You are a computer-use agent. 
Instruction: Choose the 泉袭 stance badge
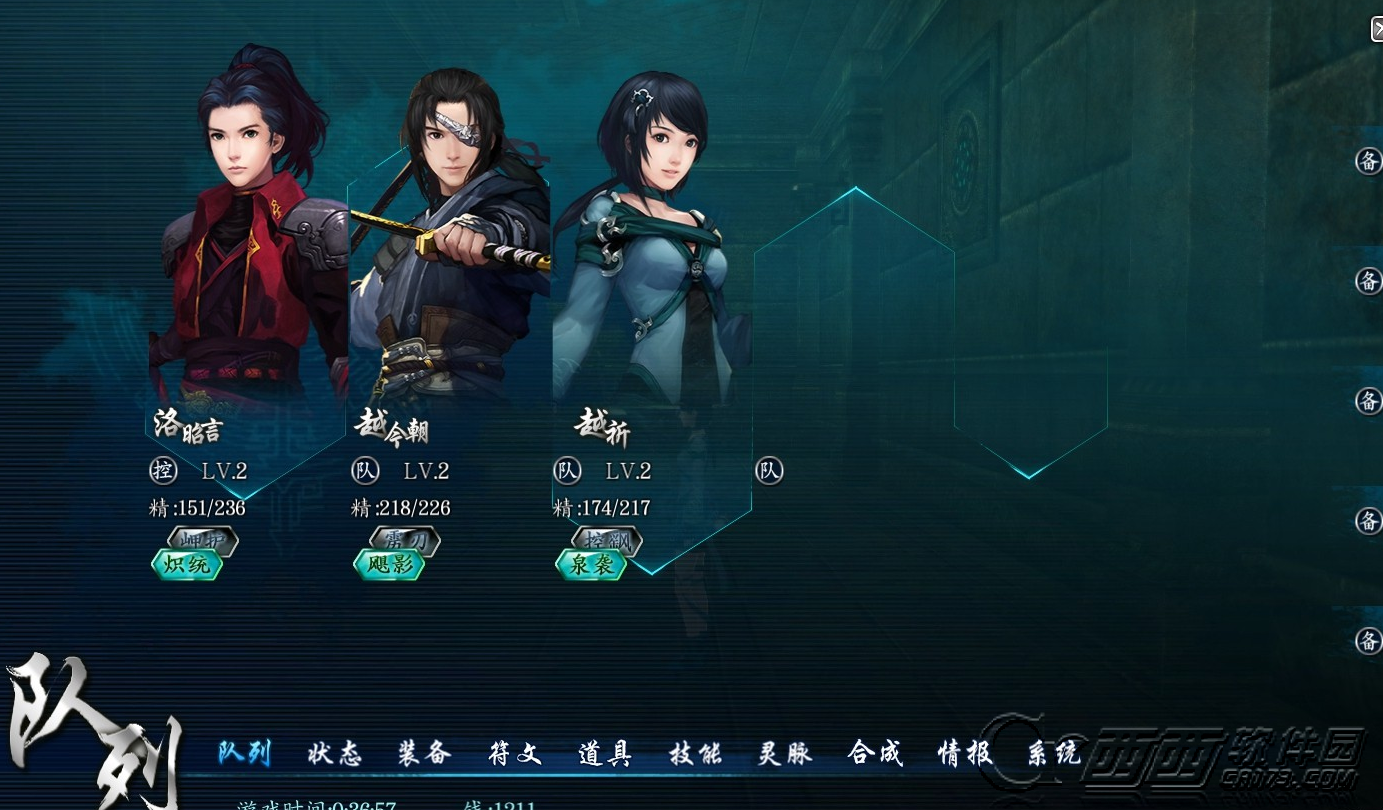click(591, 565)
